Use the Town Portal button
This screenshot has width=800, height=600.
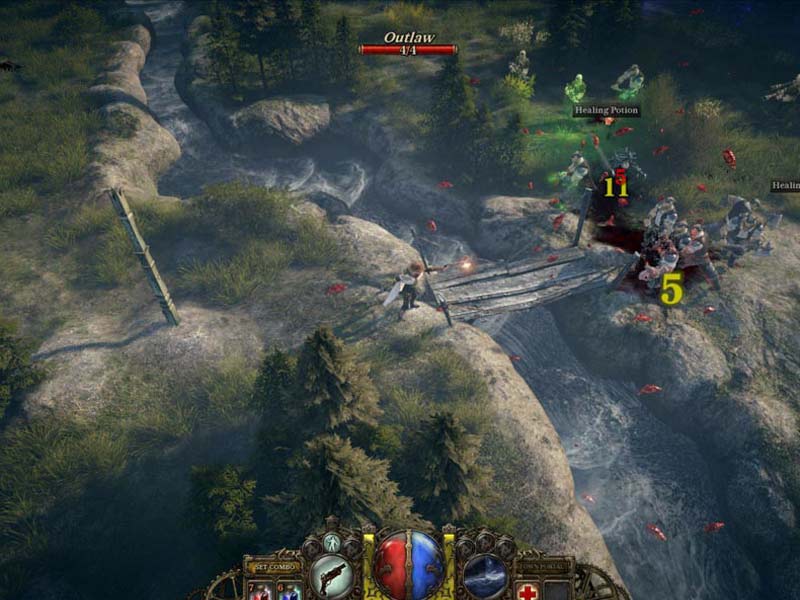click(545, 566)
